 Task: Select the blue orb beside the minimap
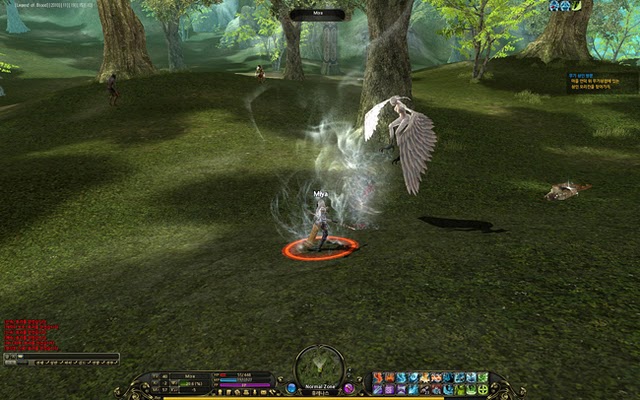(x=291, y=387)
